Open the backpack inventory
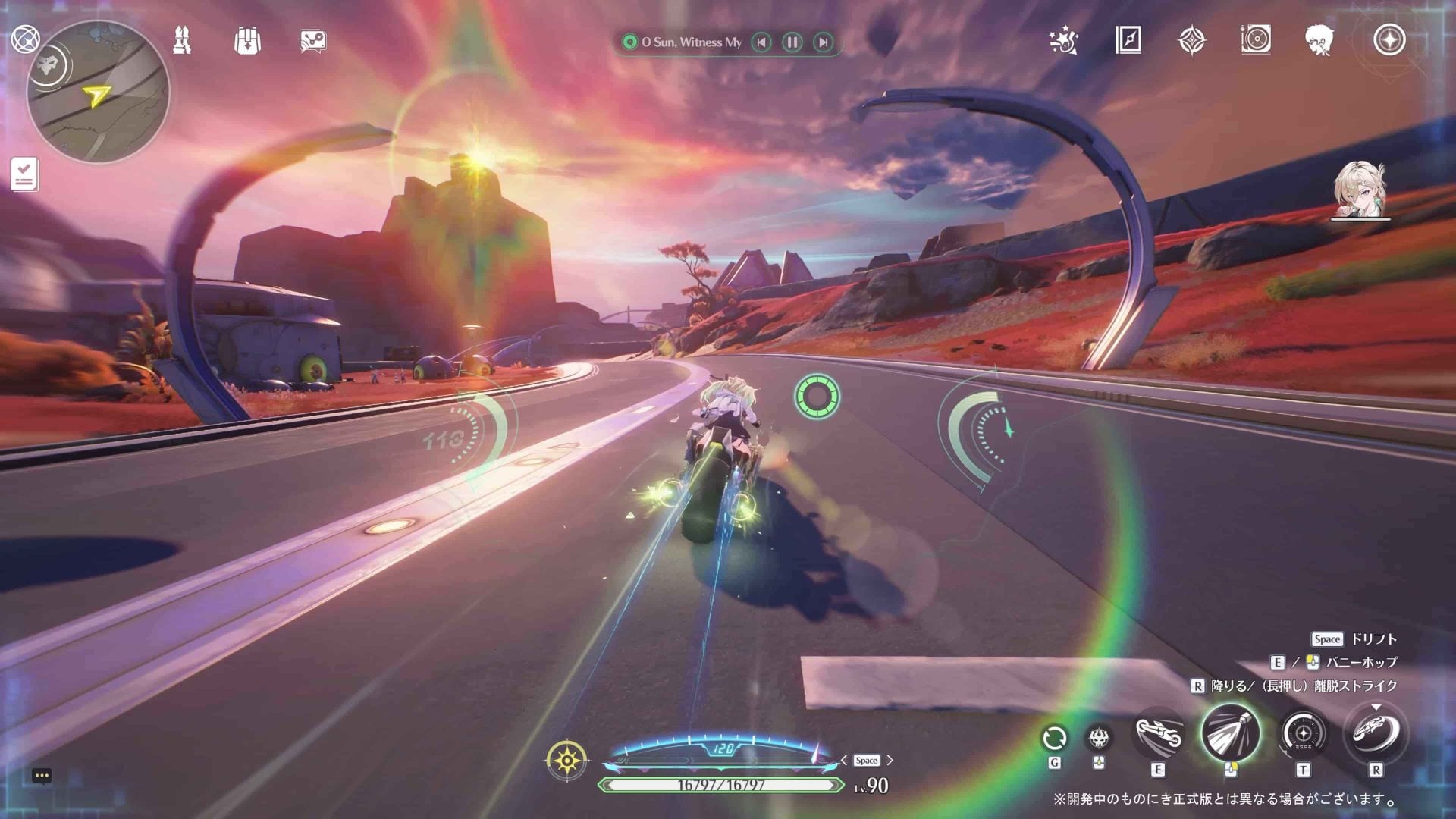The image size is (1456, 819). click(247, 40)
